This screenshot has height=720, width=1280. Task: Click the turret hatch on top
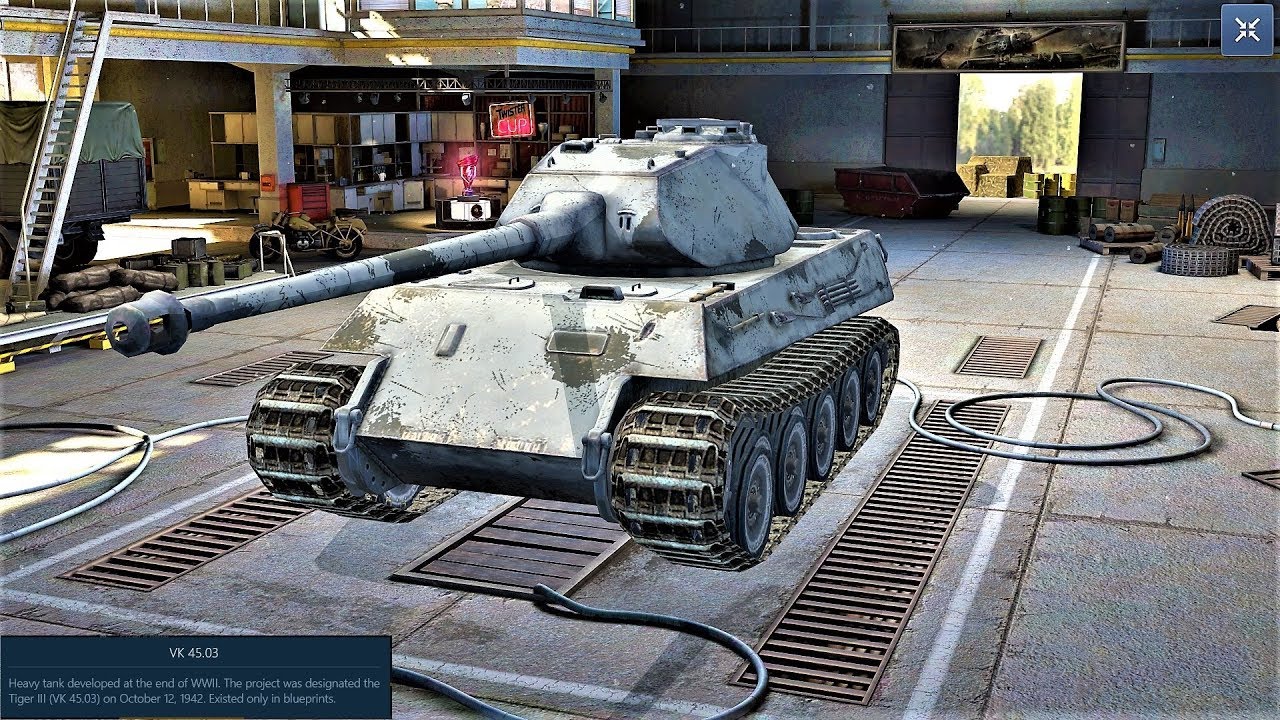tap(700, 130)
